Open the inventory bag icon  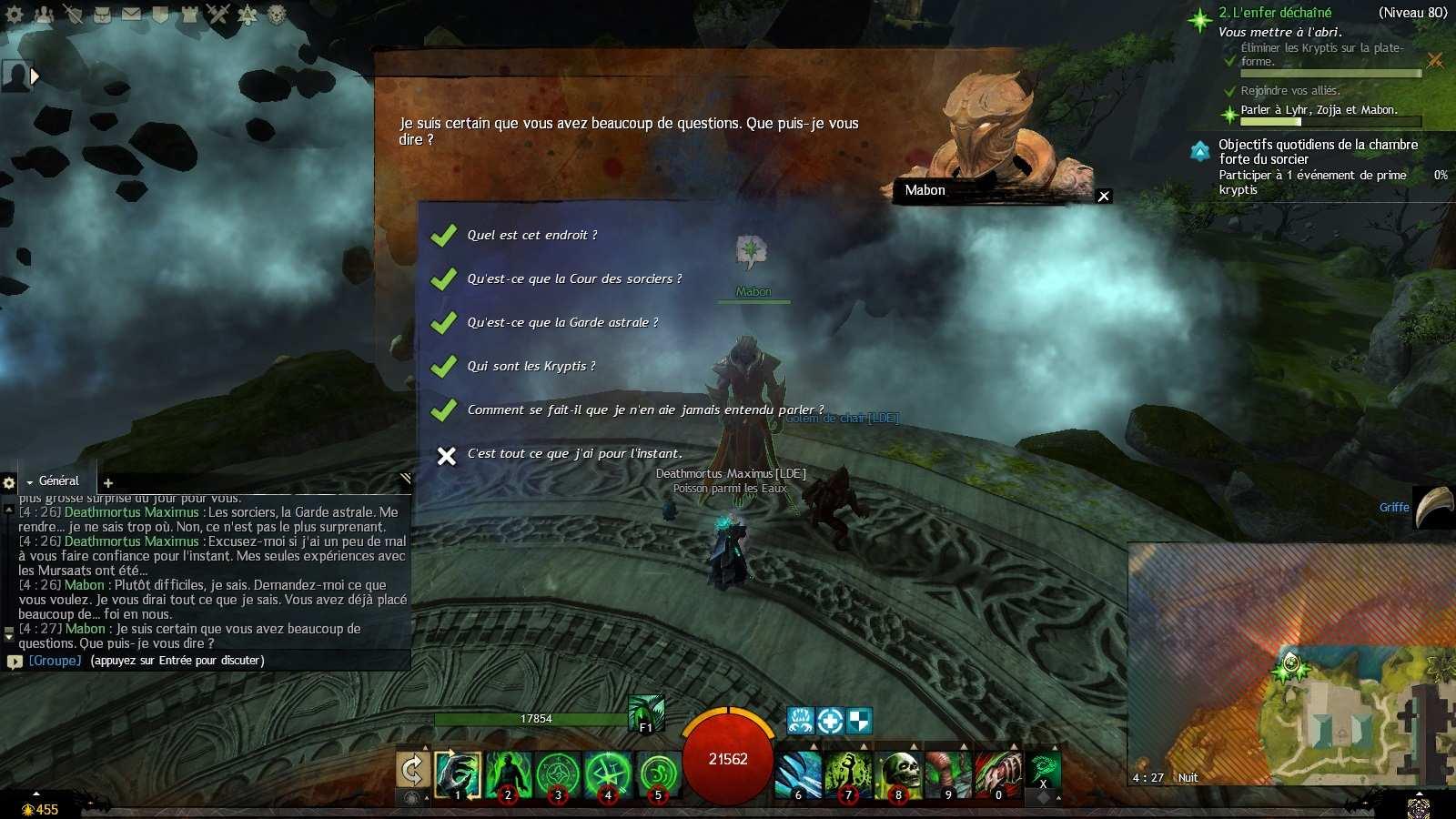[x=102, y=15]
